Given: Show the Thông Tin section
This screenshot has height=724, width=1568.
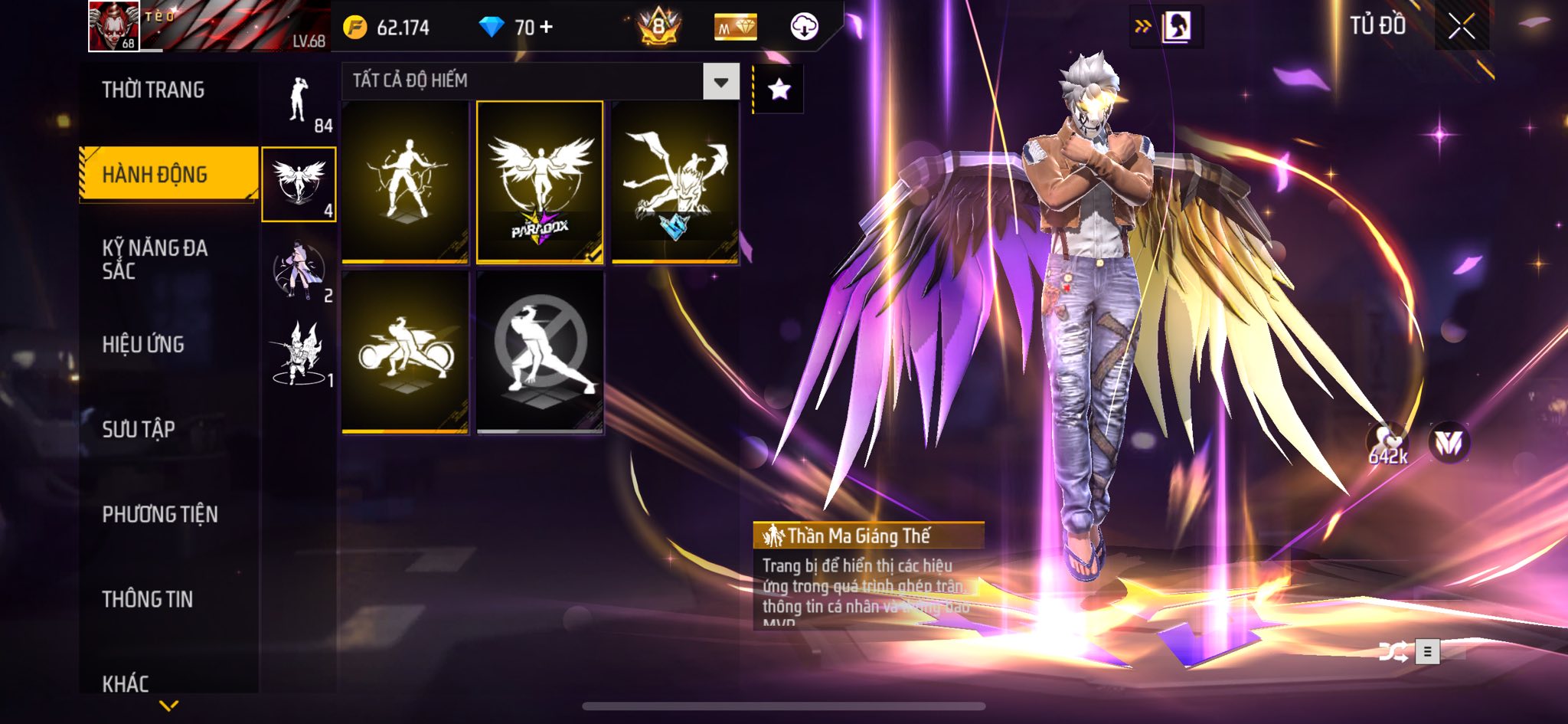Looking at the screenshot, I should (x=148, y=599).
